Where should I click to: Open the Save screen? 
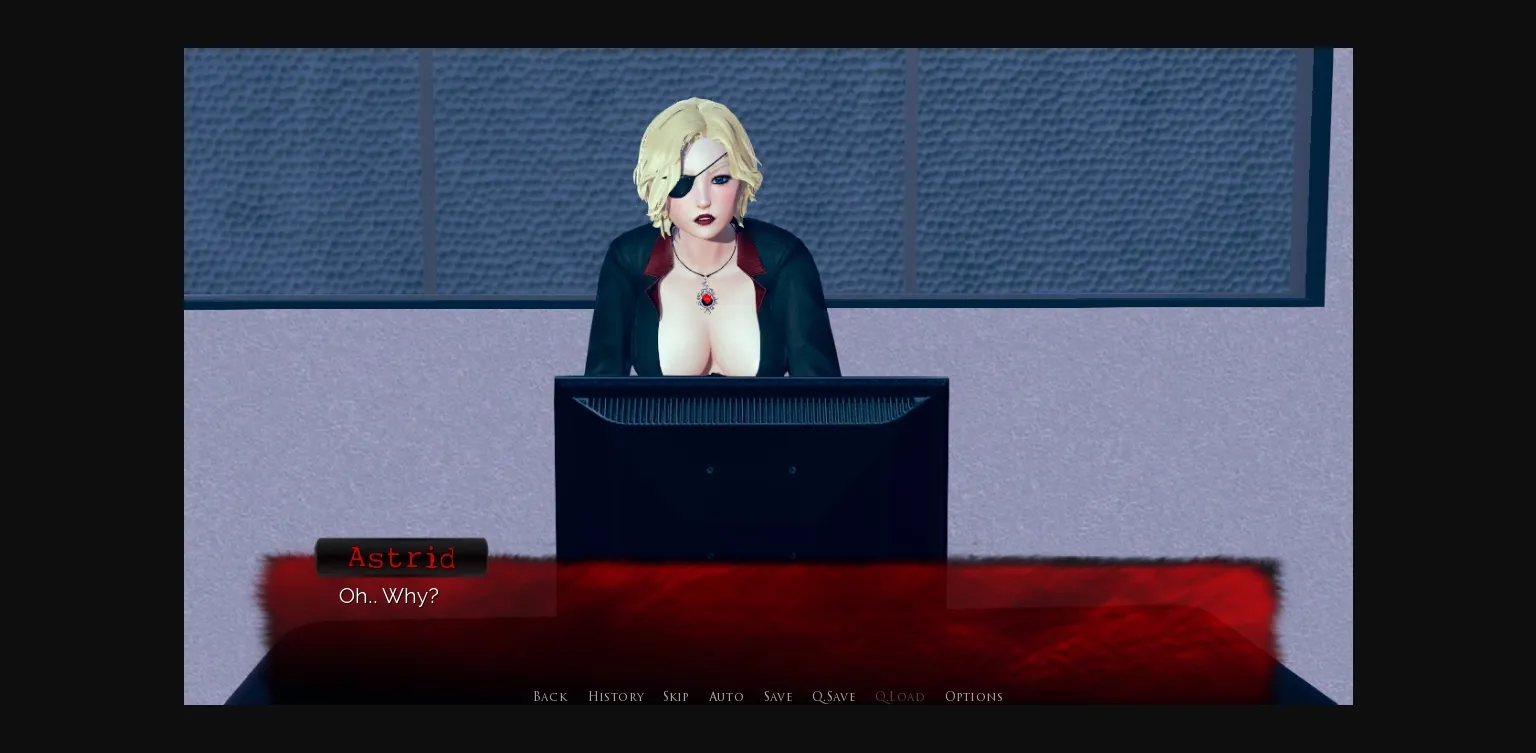click(x=778, y=696)
